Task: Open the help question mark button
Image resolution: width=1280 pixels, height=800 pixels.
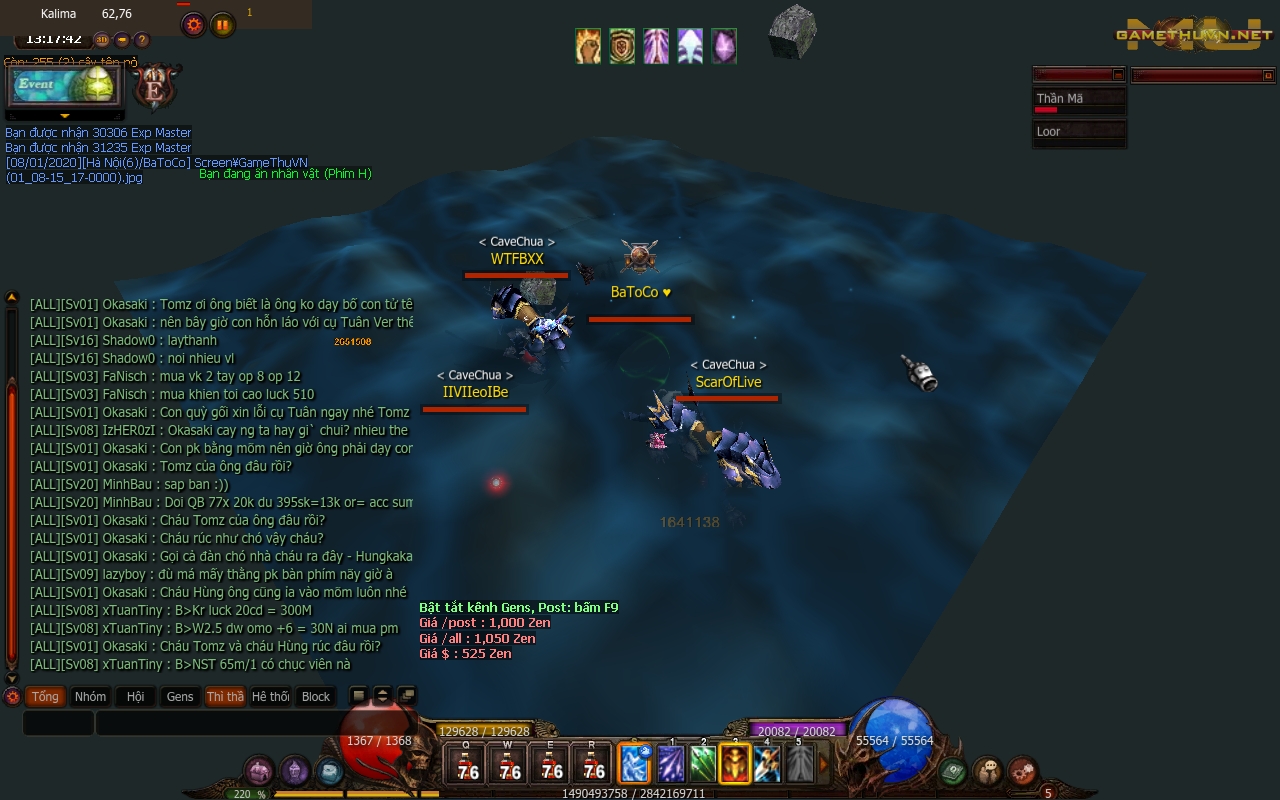Action: click(142, 40)
